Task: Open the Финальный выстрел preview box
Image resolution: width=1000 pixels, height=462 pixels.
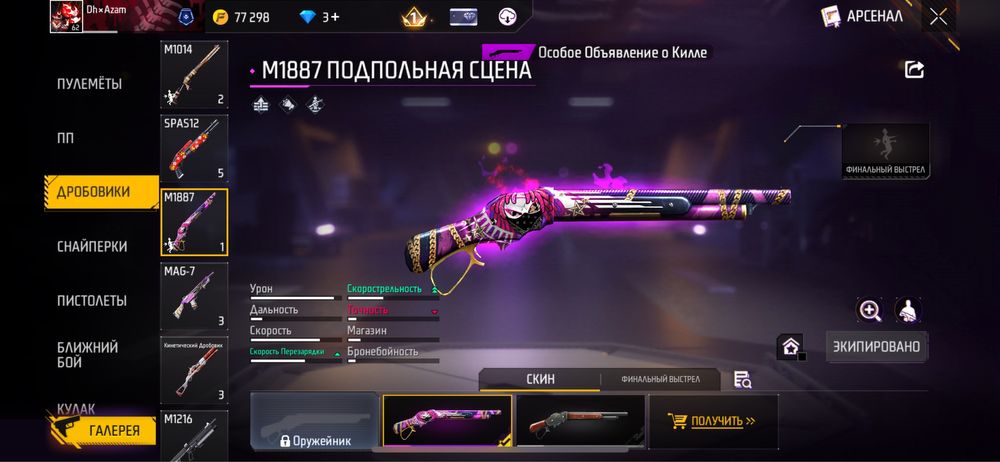Action: point(885,151)
